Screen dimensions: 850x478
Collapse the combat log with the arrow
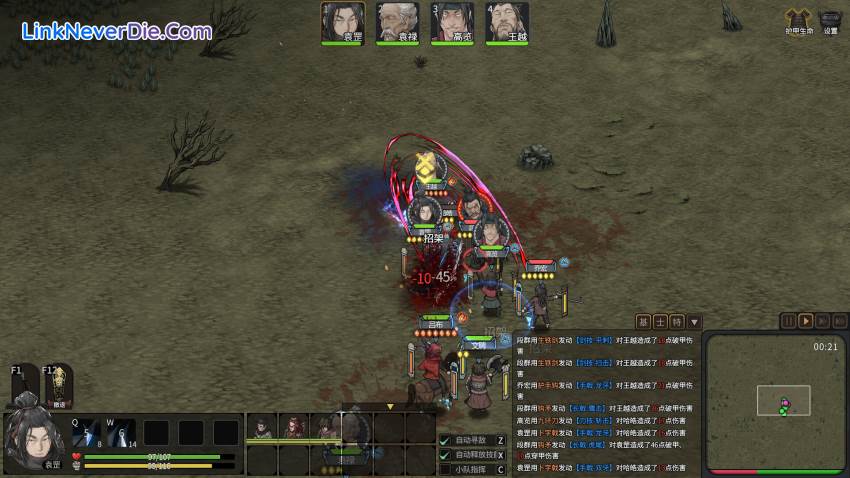[694, 322]
